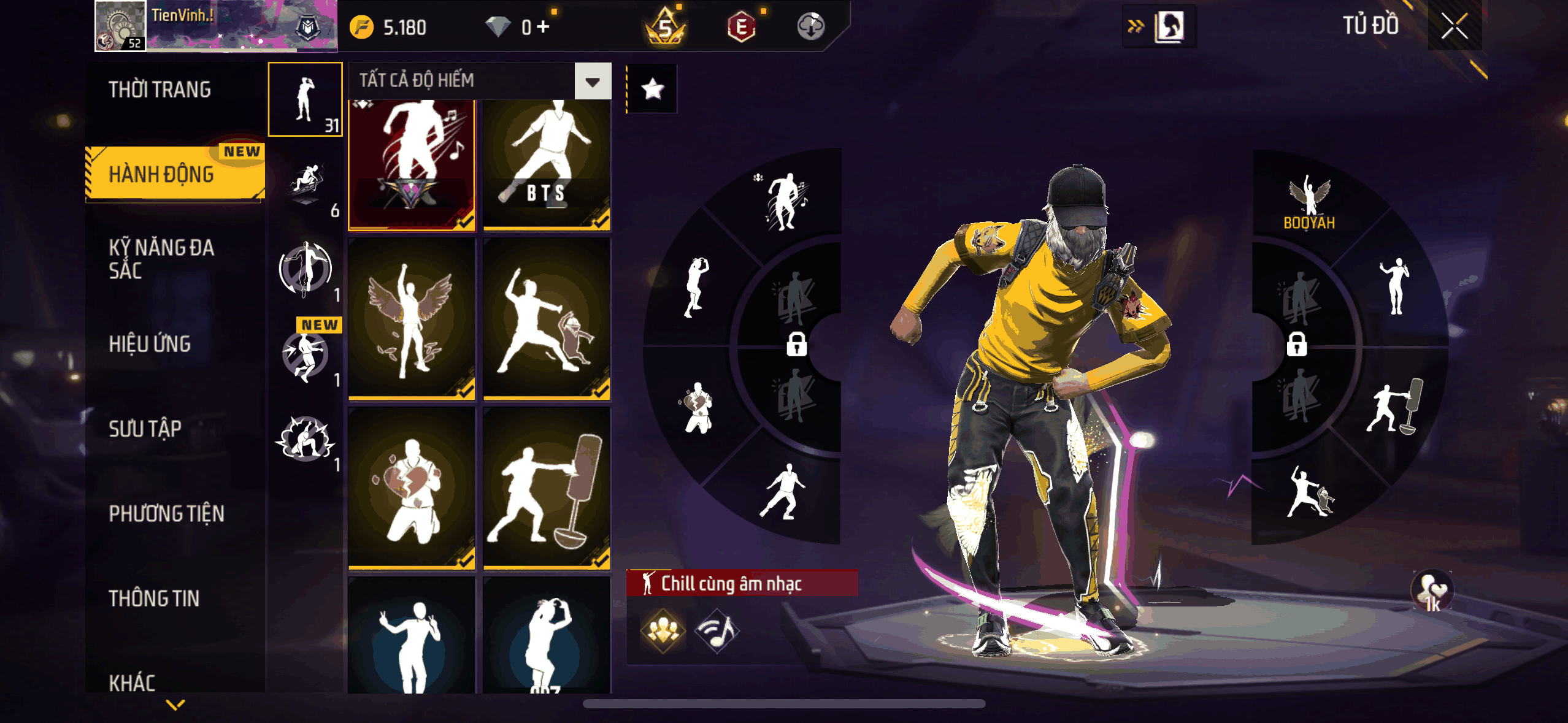
Task: Go to the Phương Tiện tab
Action: tap(166, 513)
